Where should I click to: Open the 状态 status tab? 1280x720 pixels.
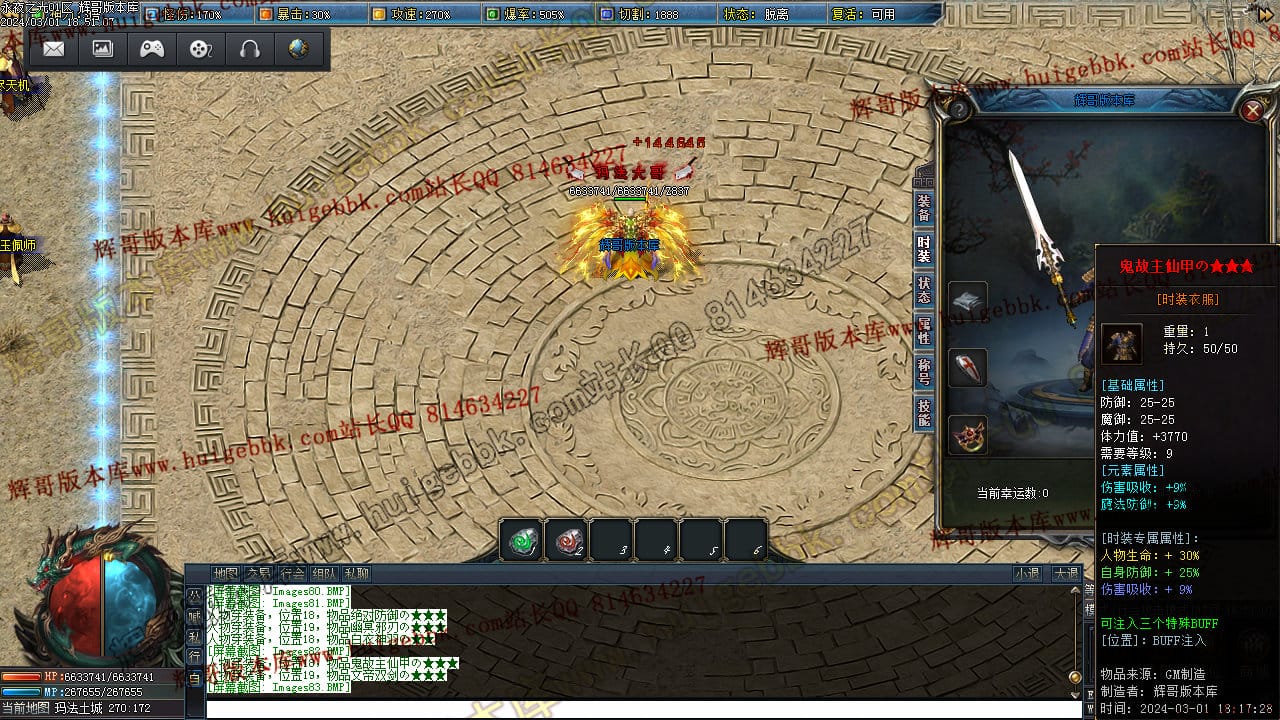pos(924,290)
